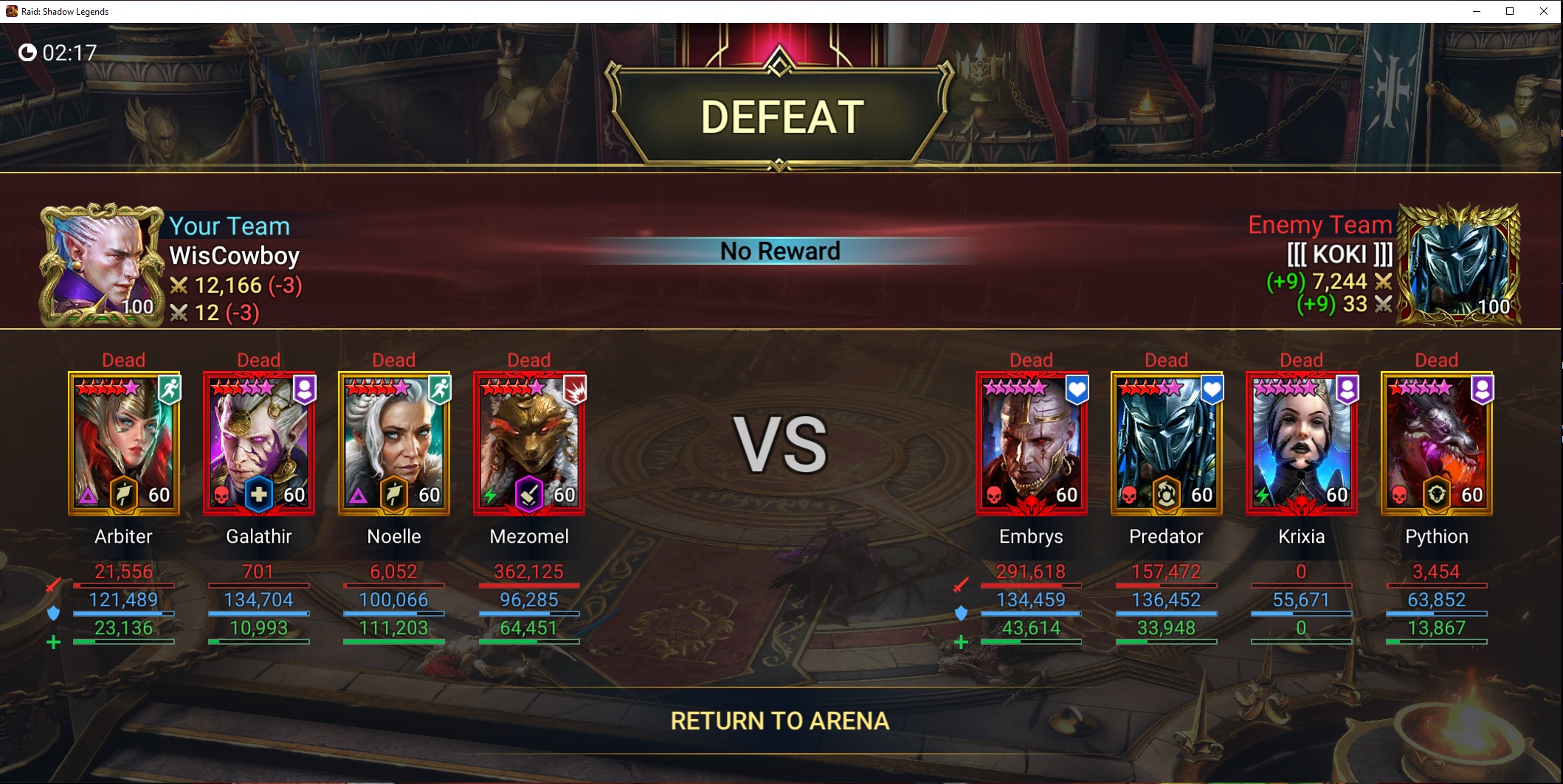Select Arbiter's champion portrait

pyautogui.click(x=124, y=443)
